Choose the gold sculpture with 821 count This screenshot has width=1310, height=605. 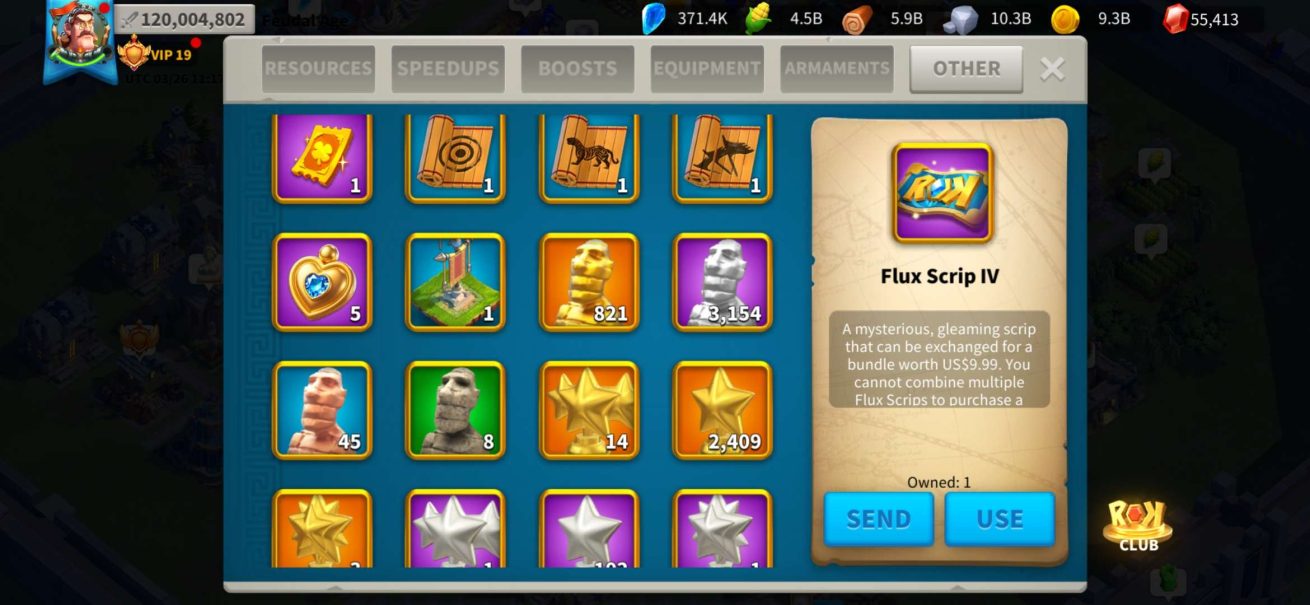[x=589, y=282]
